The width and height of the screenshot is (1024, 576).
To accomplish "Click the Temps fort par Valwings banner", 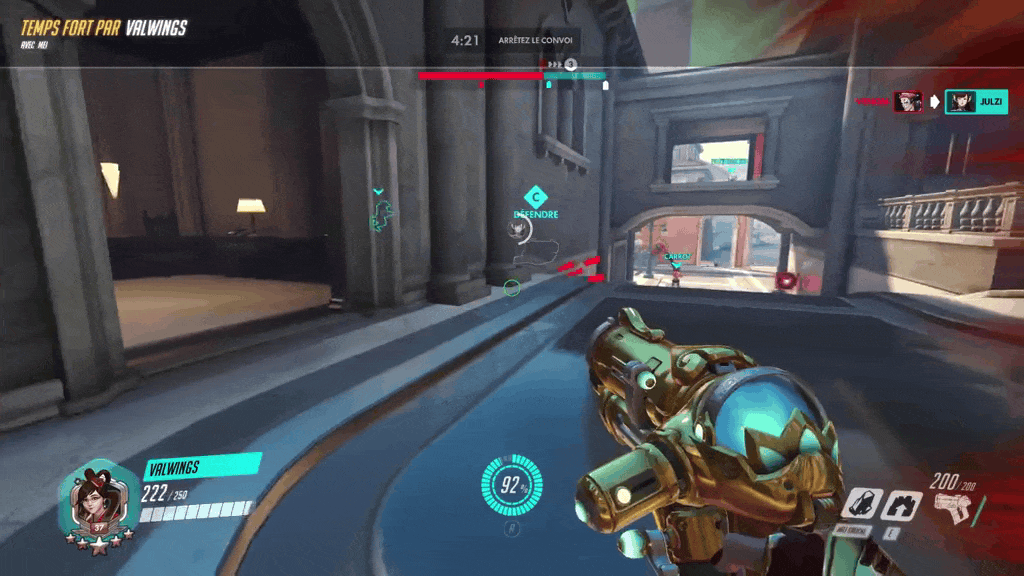I will click(x=104, y=28).
